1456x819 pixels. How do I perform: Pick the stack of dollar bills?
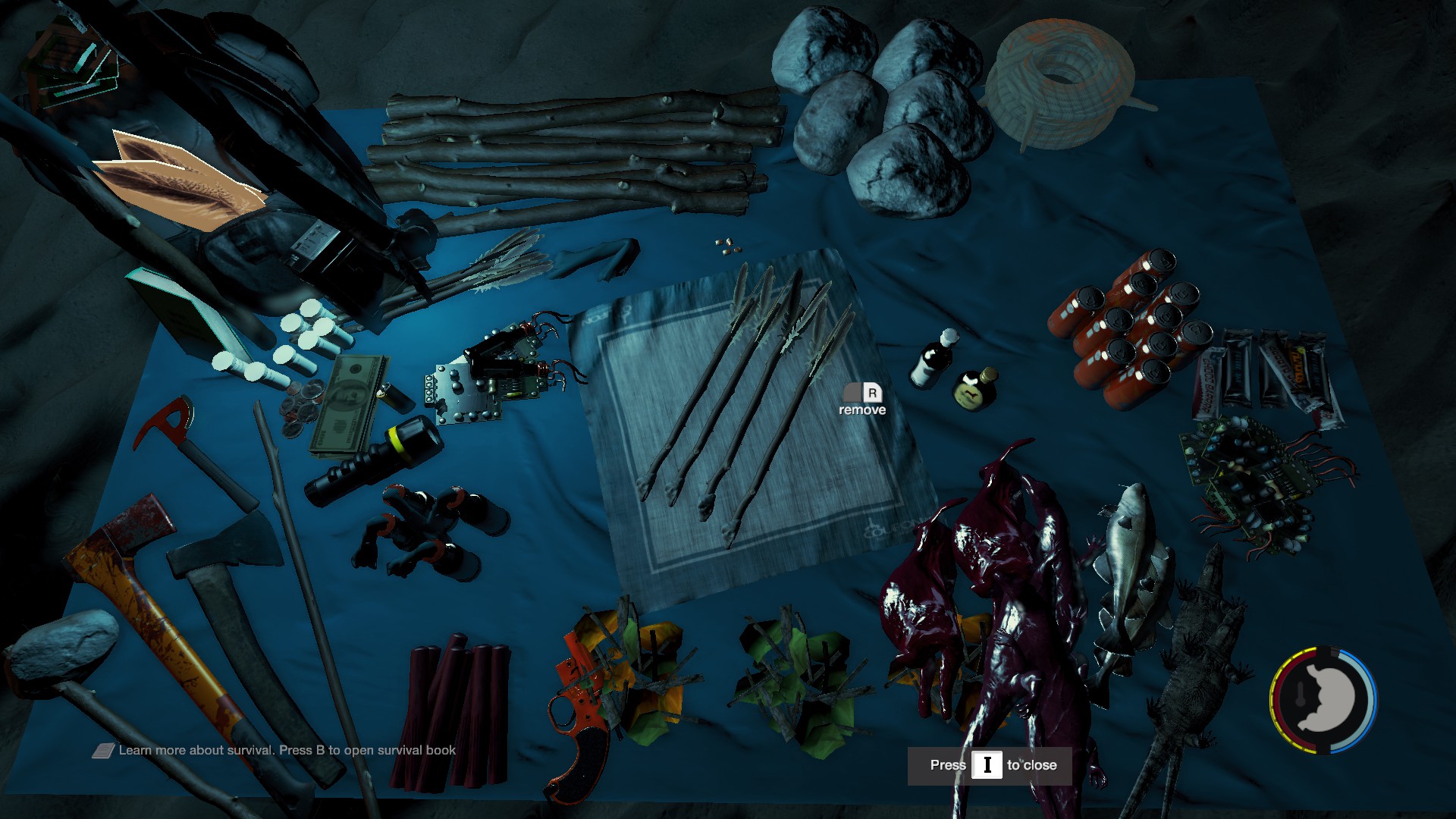tap(350, 406)
